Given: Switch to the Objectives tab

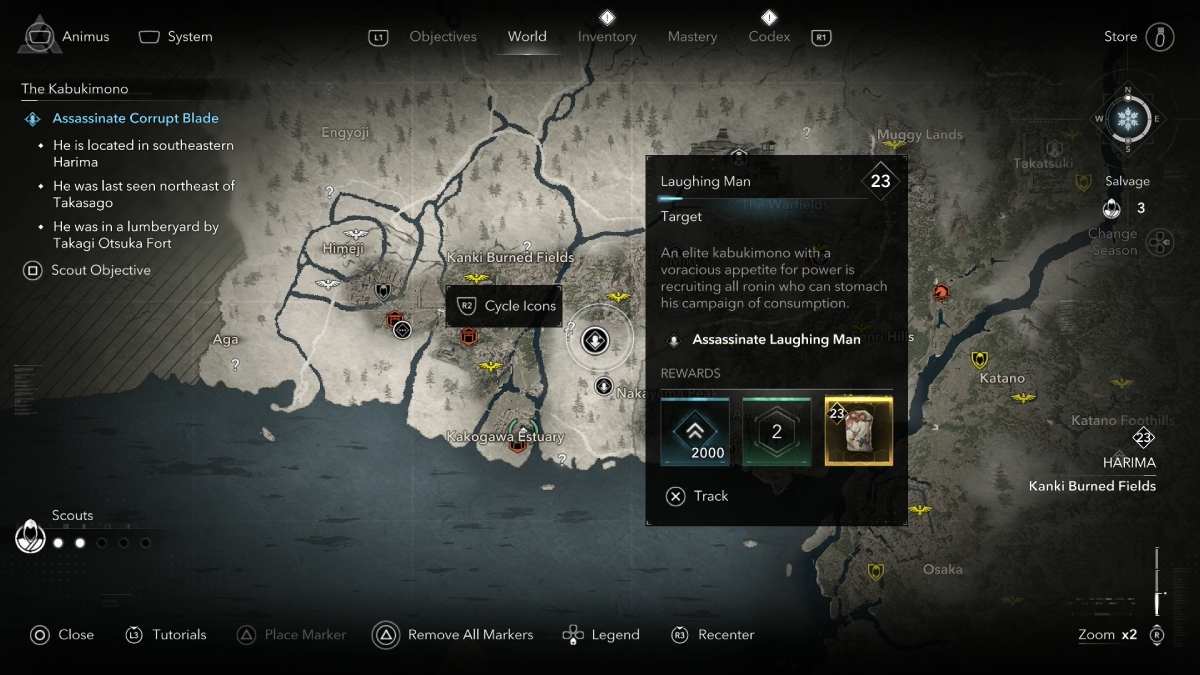Looking at the screenshot, I should click(443, 37).
